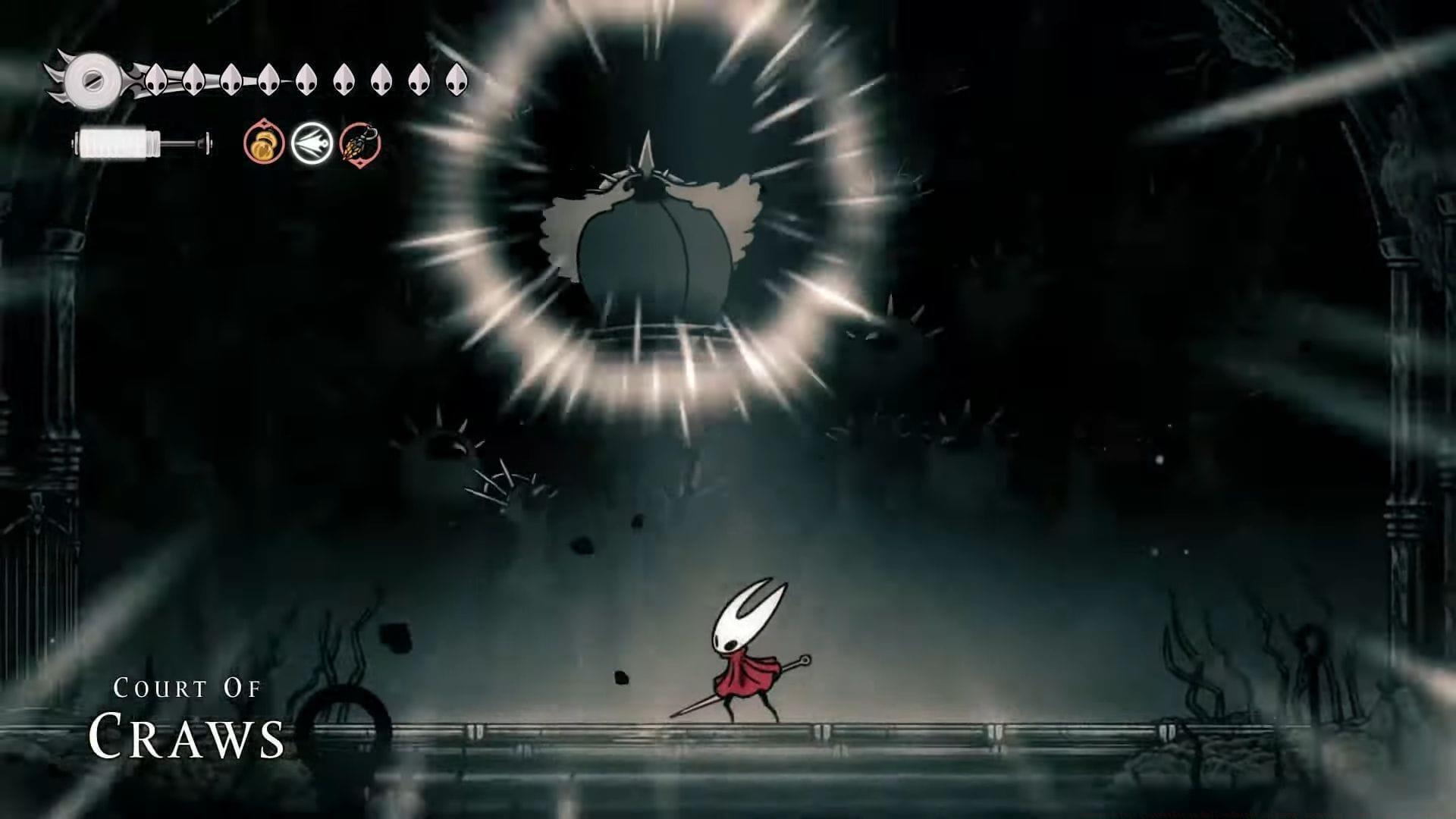The height and width of the screenshot is (819, 1456).
Task: Select the bomb tool icon on the right
Action: (x=358, y=143)
